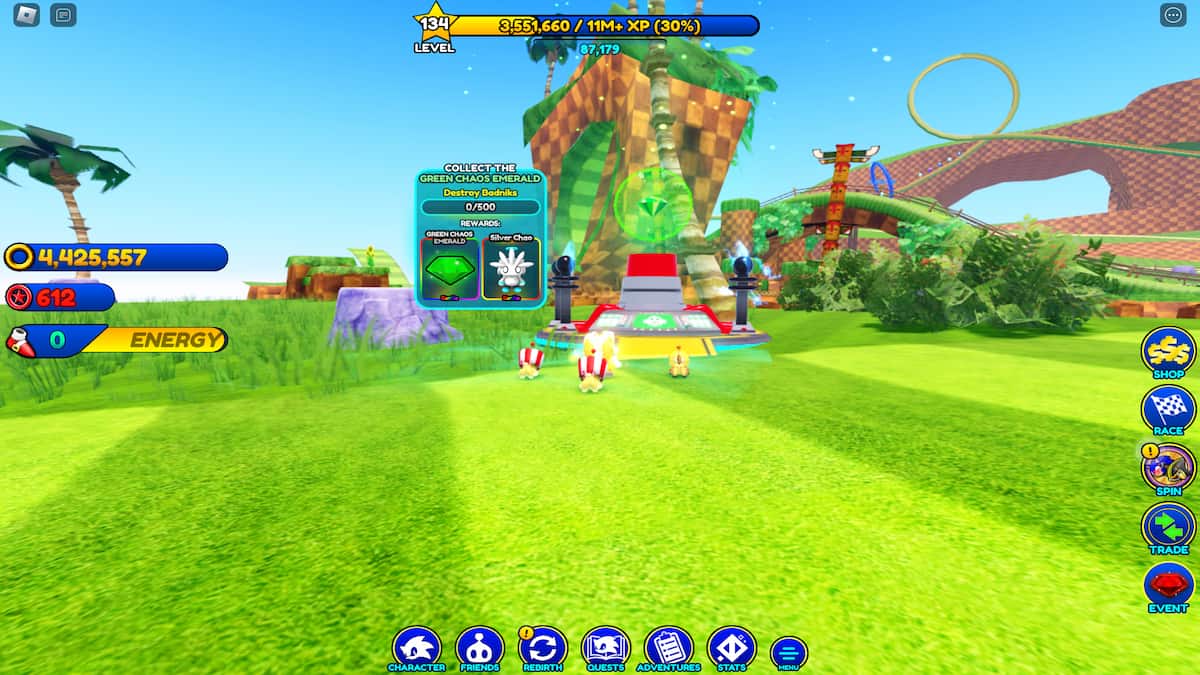Open the Roblox three-dots options menu
1200x675 pixels.
1172,15
